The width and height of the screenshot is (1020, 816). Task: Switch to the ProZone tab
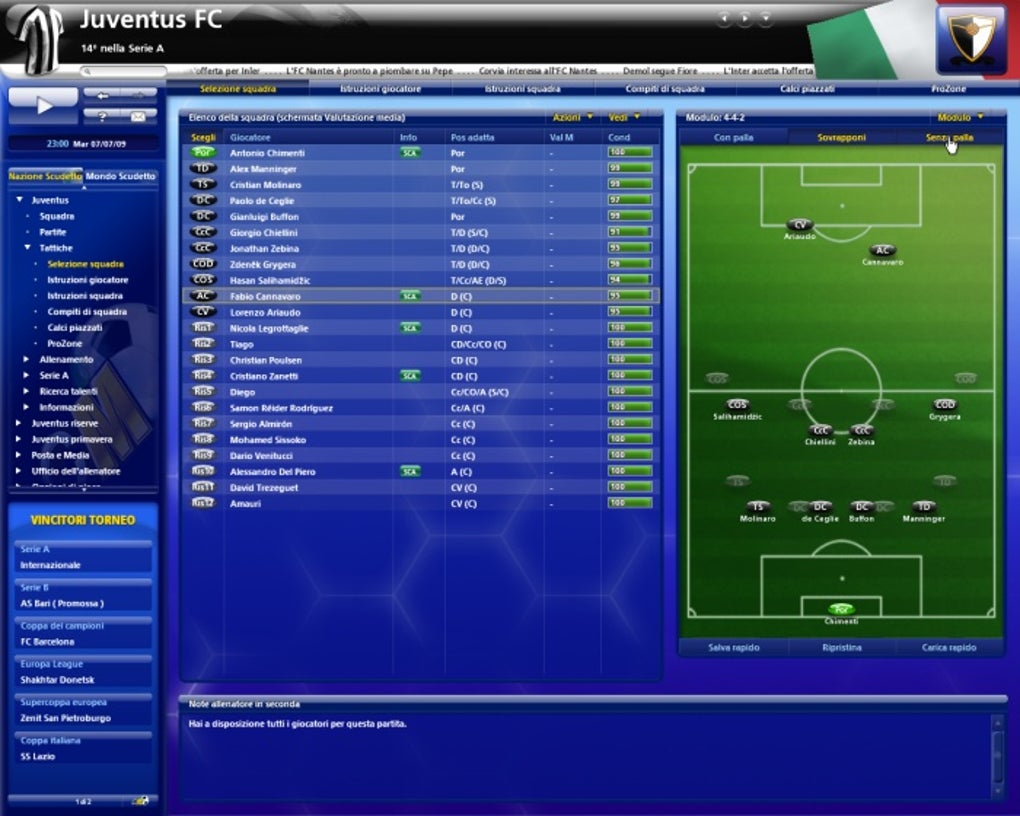(948, 89)
